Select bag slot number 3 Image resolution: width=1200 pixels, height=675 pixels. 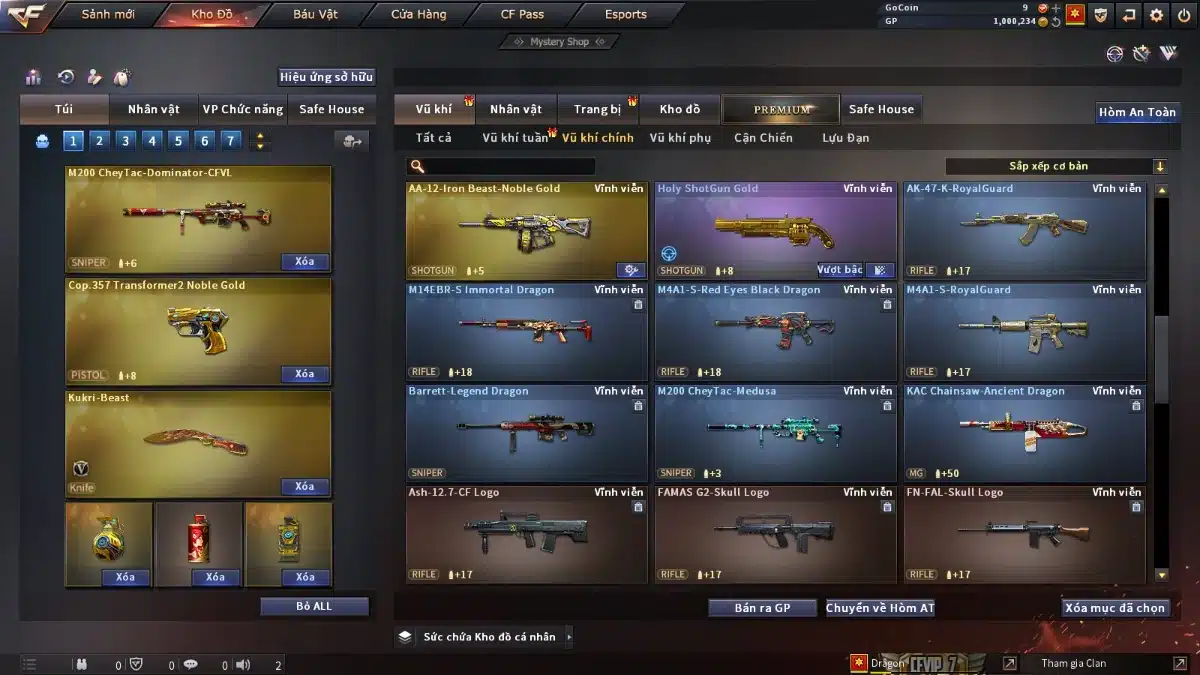(125, 141)
